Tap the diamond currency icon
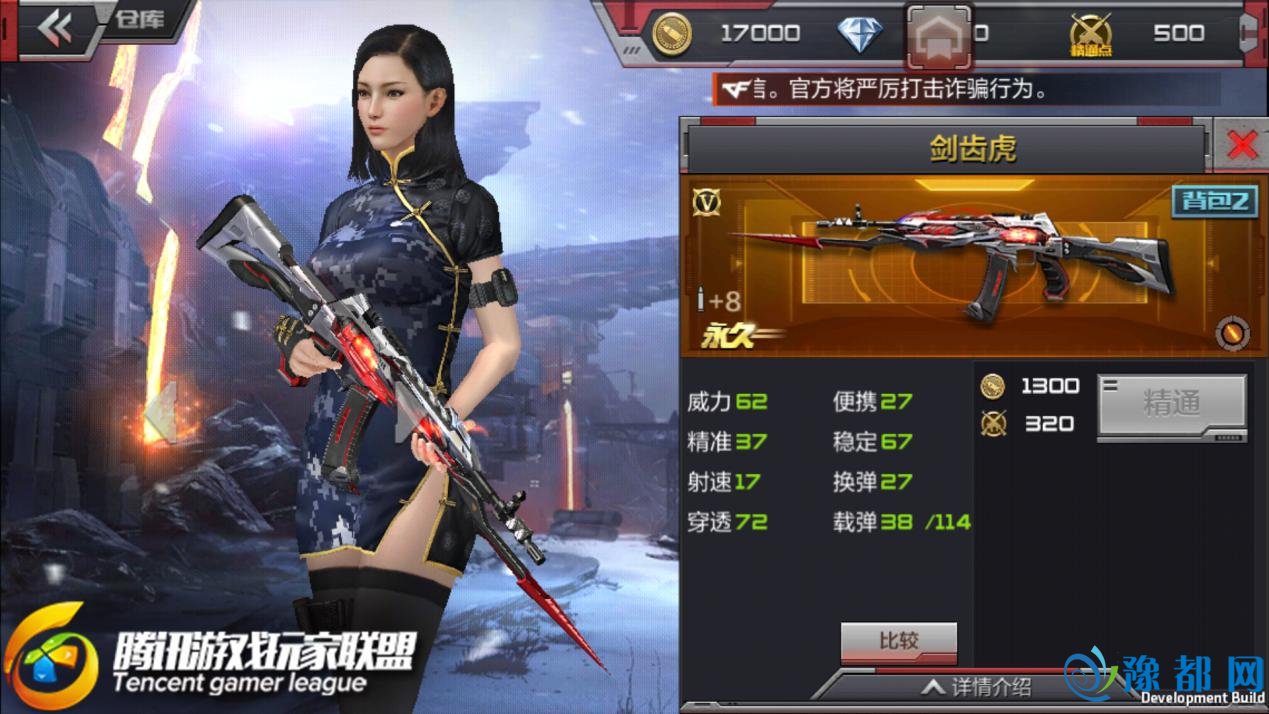Viewport: 1269px width, 714px height. click(859, 35)
